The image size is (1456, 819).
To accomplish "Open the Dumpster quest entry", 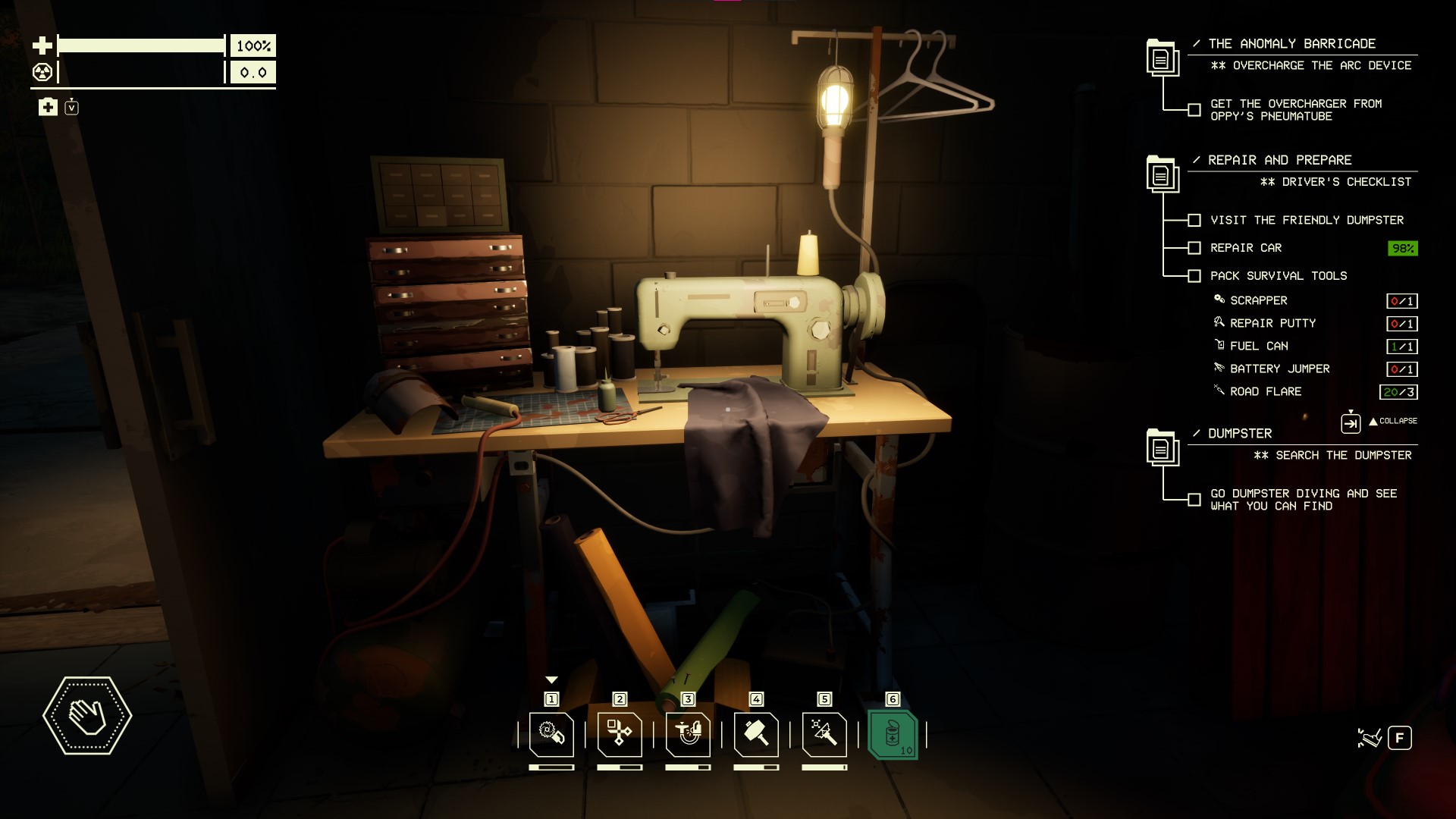I will 1240,434.
